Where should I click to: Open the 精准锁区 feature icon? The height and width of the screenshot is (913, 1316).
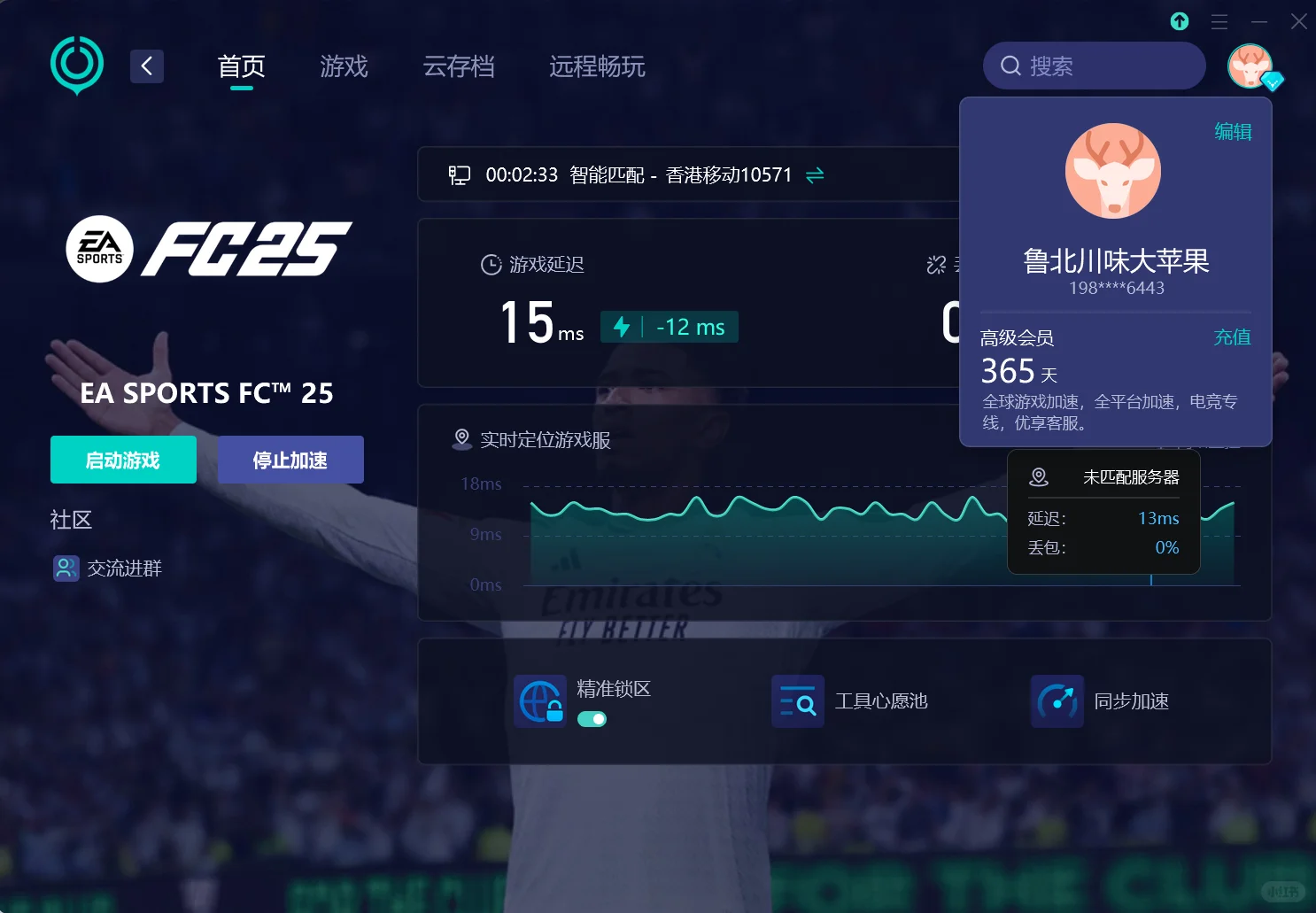coord(540,700)
